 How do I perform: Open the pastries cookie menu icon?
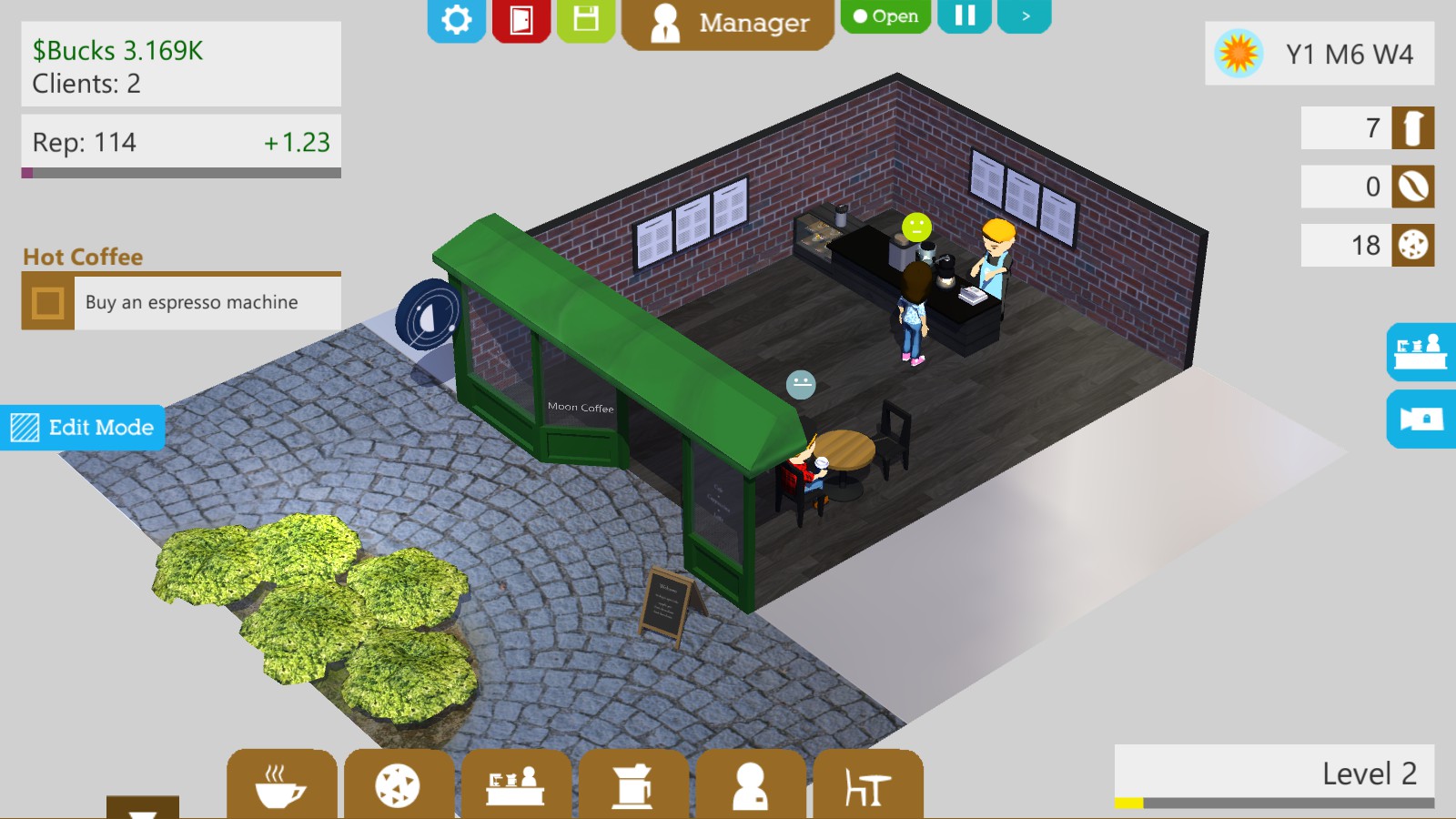[398, 786]
